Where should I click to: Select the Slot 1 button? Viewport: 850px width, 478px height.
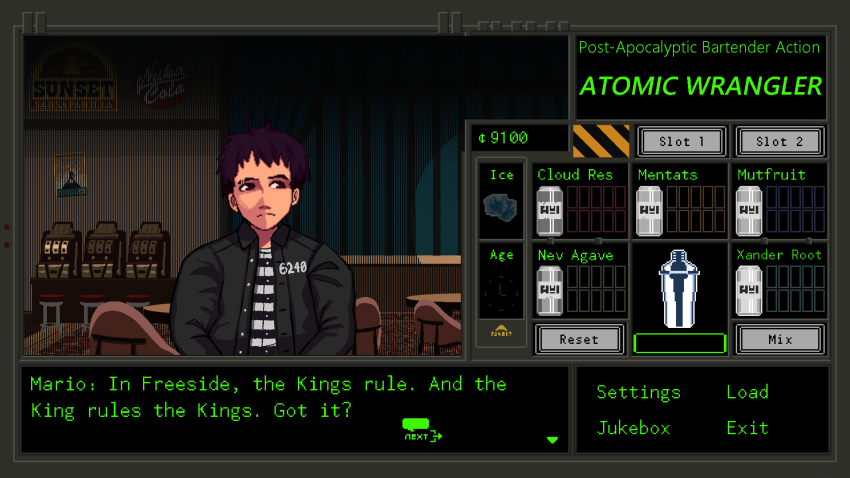pos(681,141)
